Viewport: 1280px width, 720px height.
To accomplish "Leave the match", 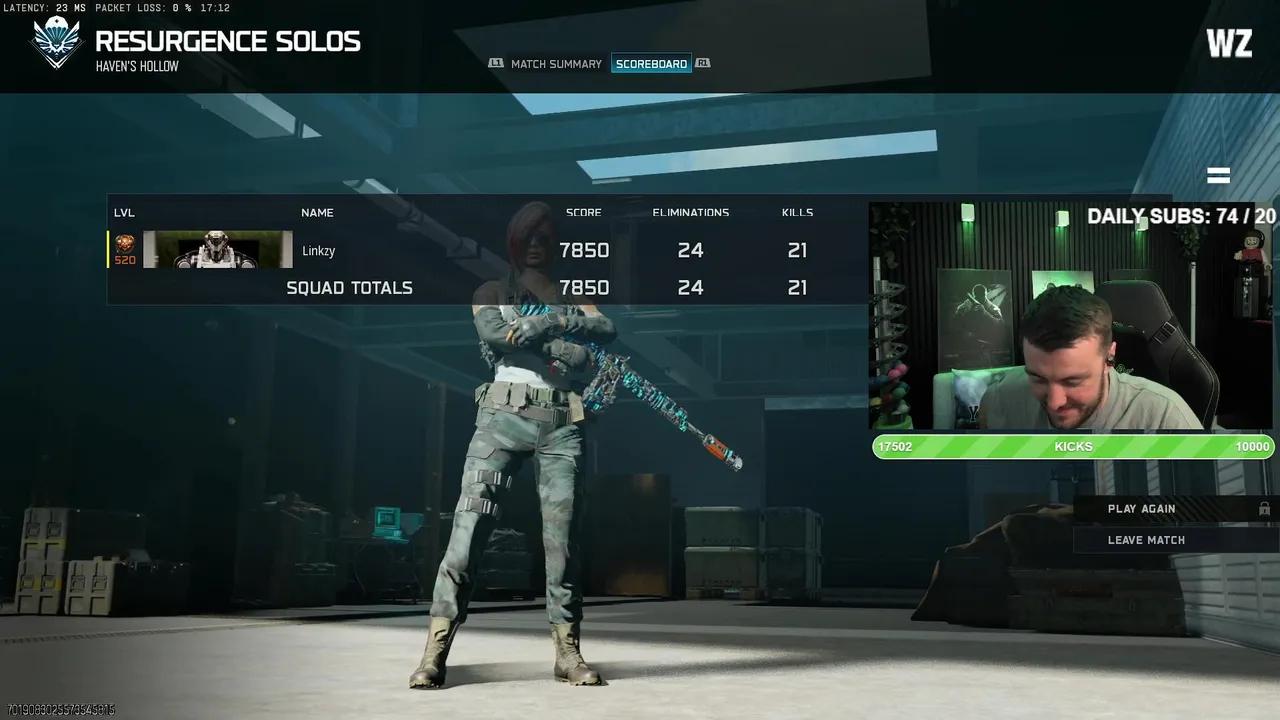I will (1146, 540).
